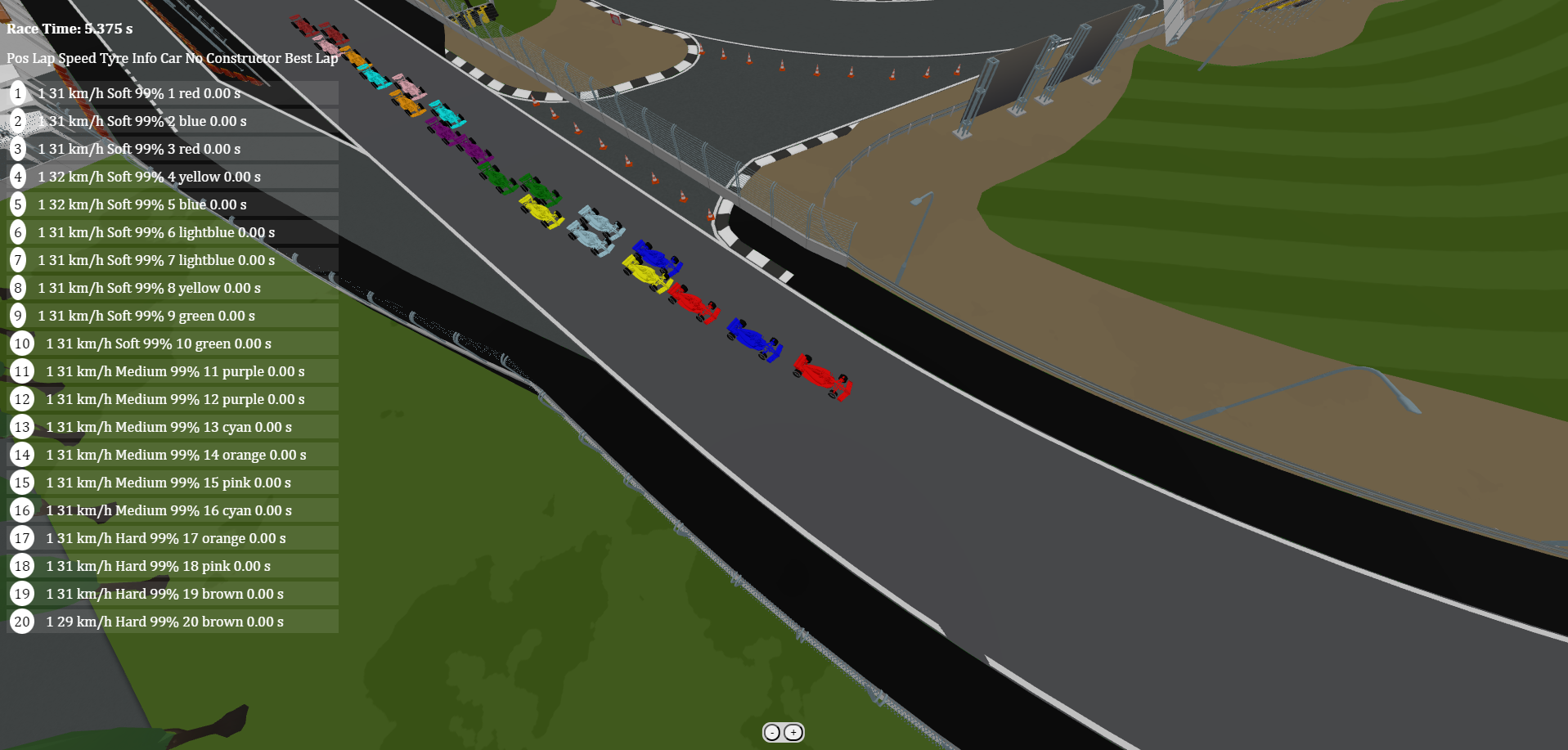Click the plus zoom button
The image size is (1568, 750).
click(x=793, y=733)
